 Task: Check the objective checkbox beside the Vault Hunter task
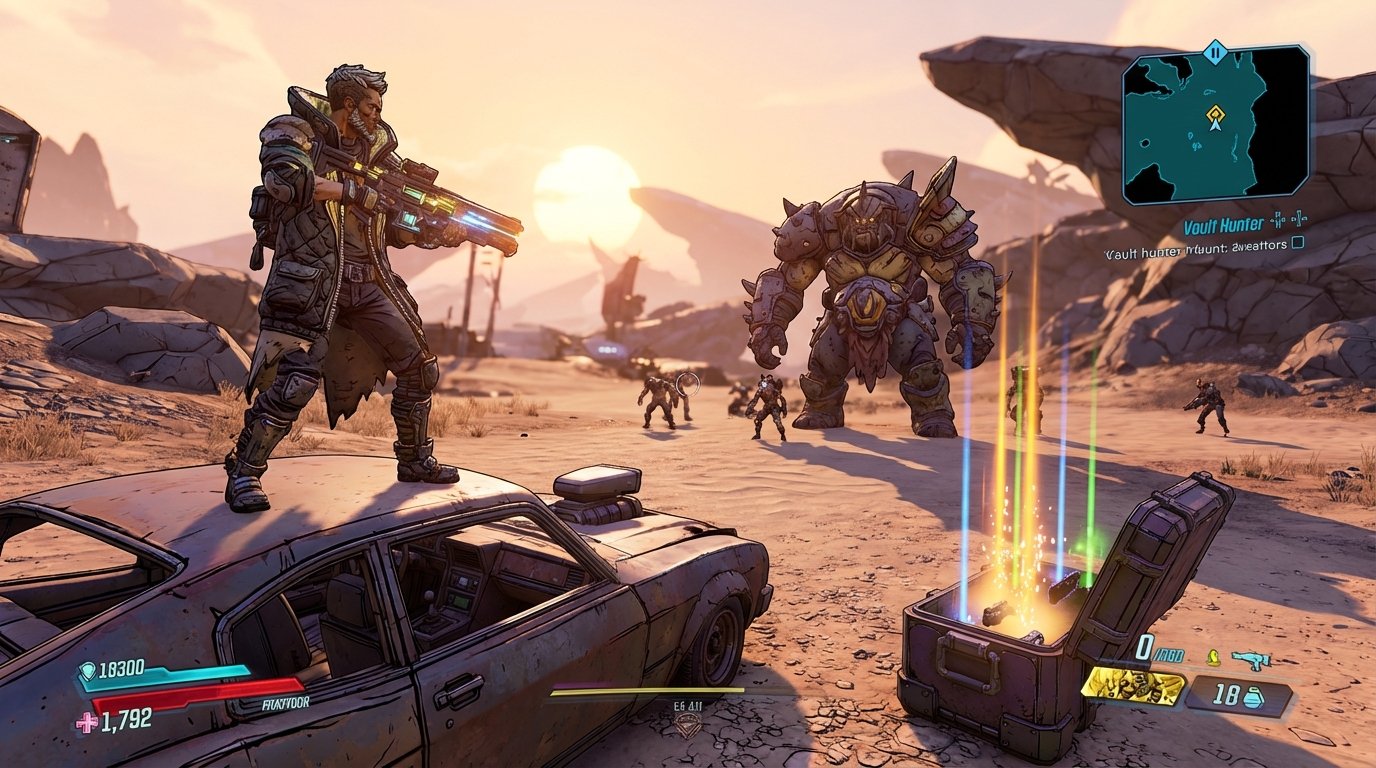(1297, 245)
